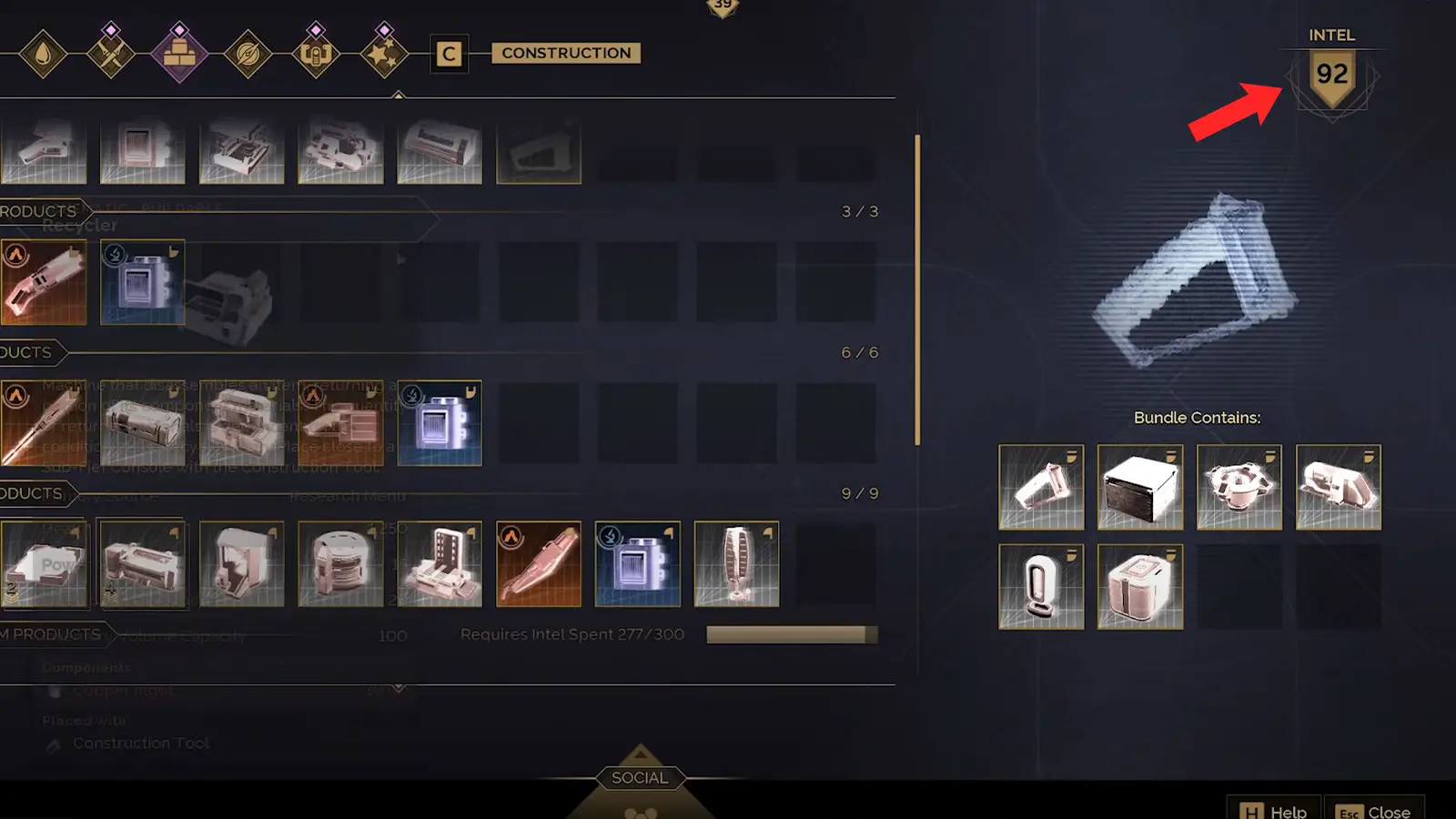Viewport: 1456px width, 819px height.
Task: Select the water drop research category icon
Action: click(42, 52)
